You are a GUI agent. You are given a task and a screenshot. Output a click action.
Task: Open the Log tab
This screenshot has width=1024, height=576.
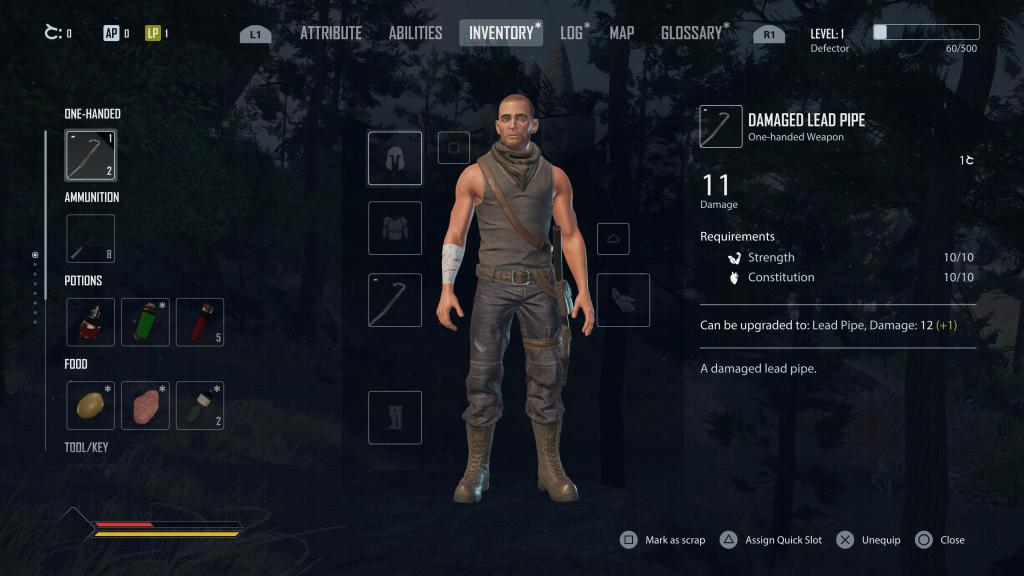[x=572, y=33]
